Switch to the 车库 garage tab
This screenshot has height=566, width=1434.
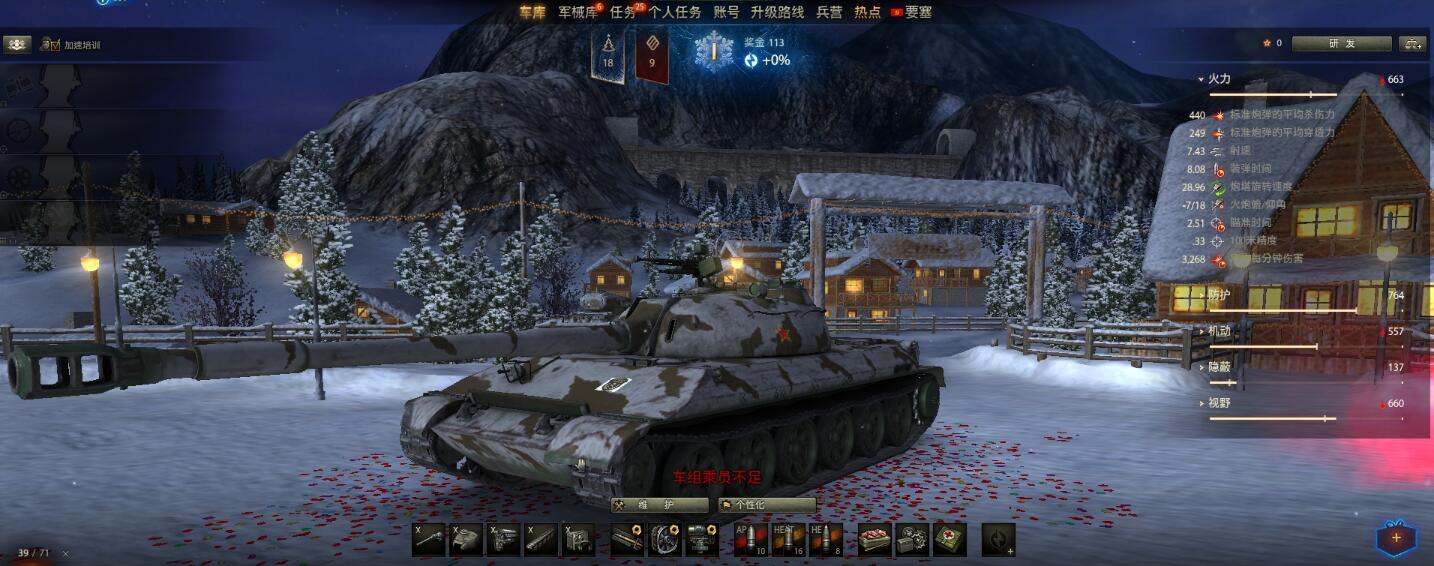pos(532,12)
